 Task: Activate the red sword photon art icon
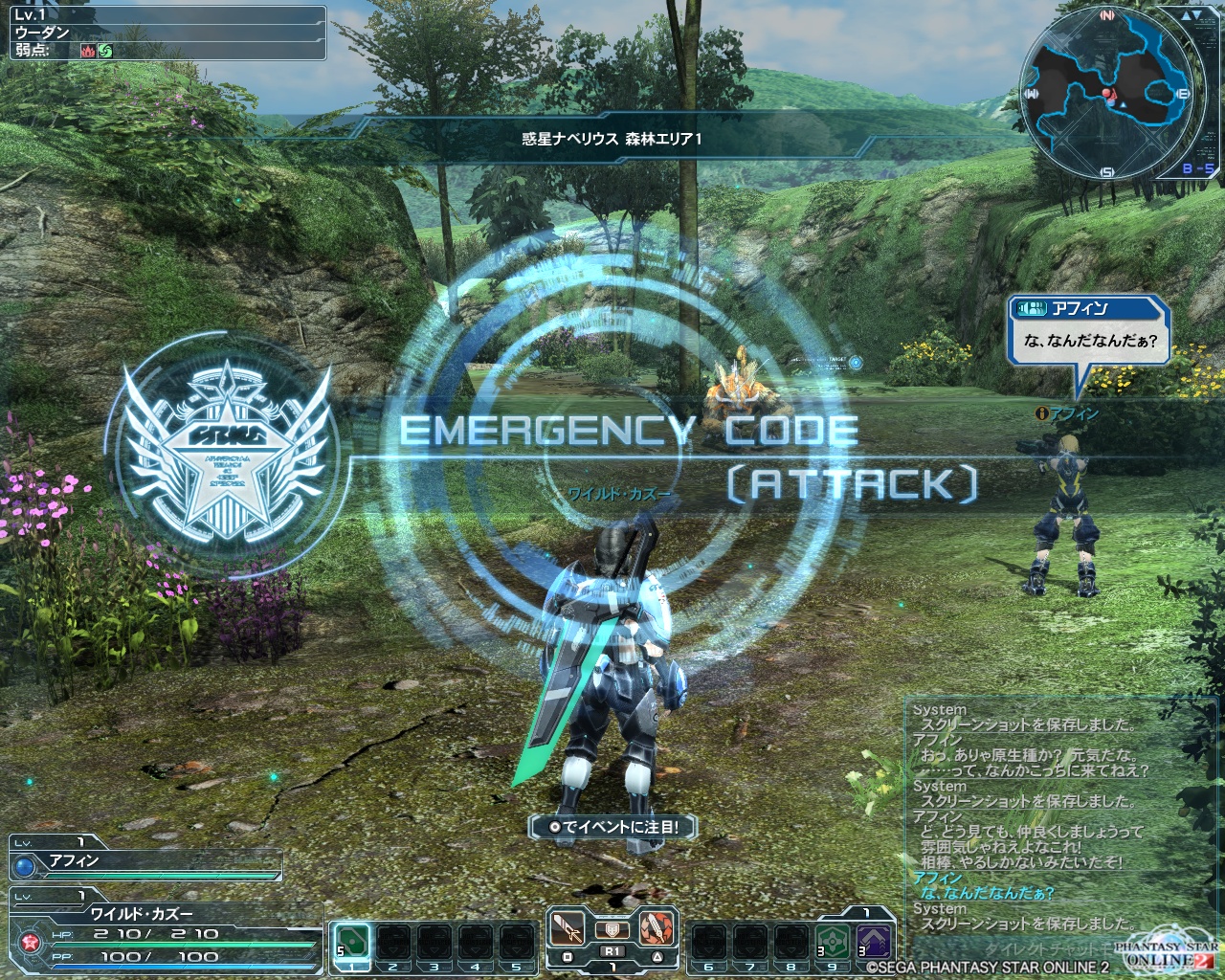coord(657,928)
